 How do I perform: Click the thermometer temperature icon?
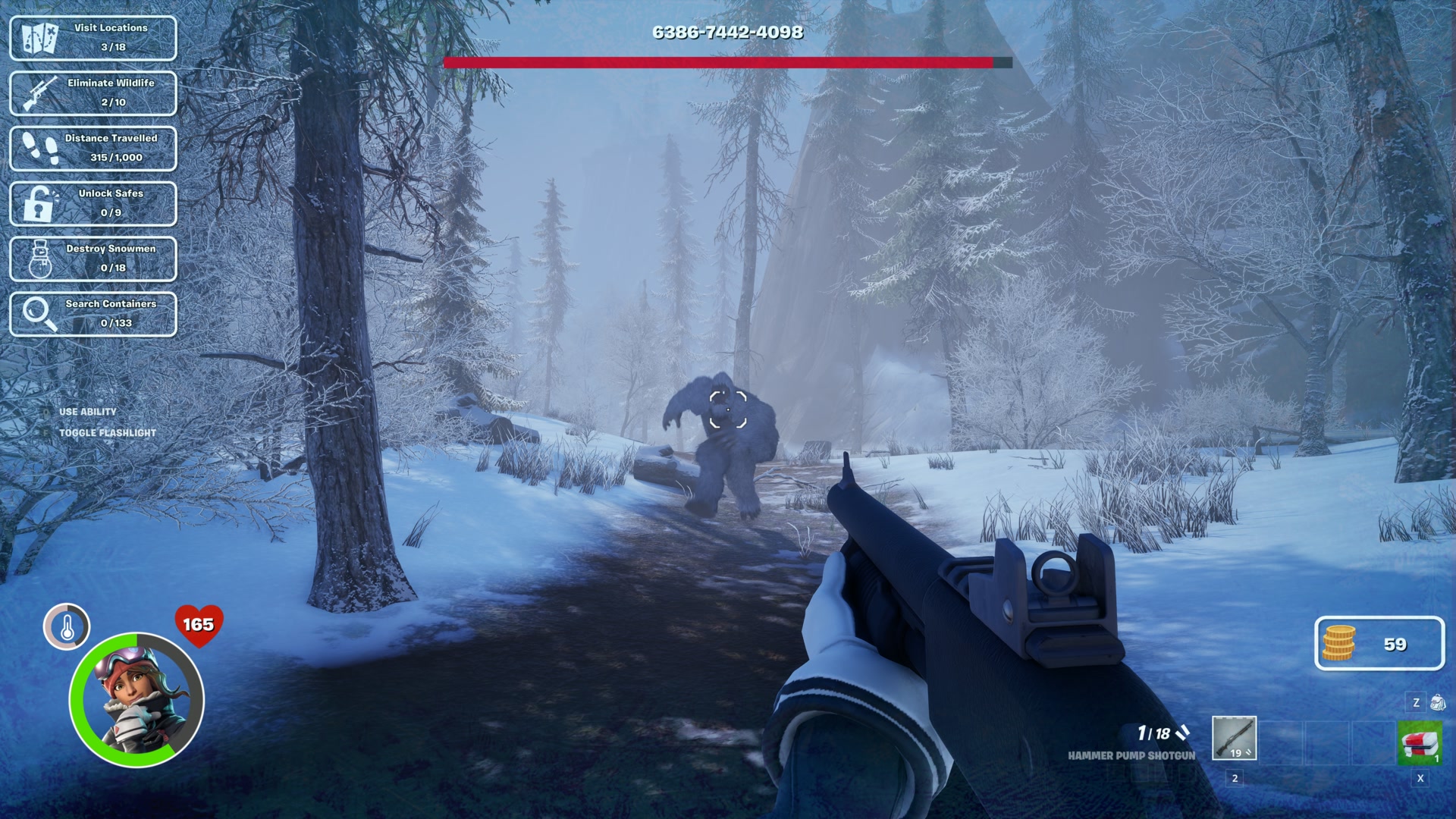[x=67, y=626]
